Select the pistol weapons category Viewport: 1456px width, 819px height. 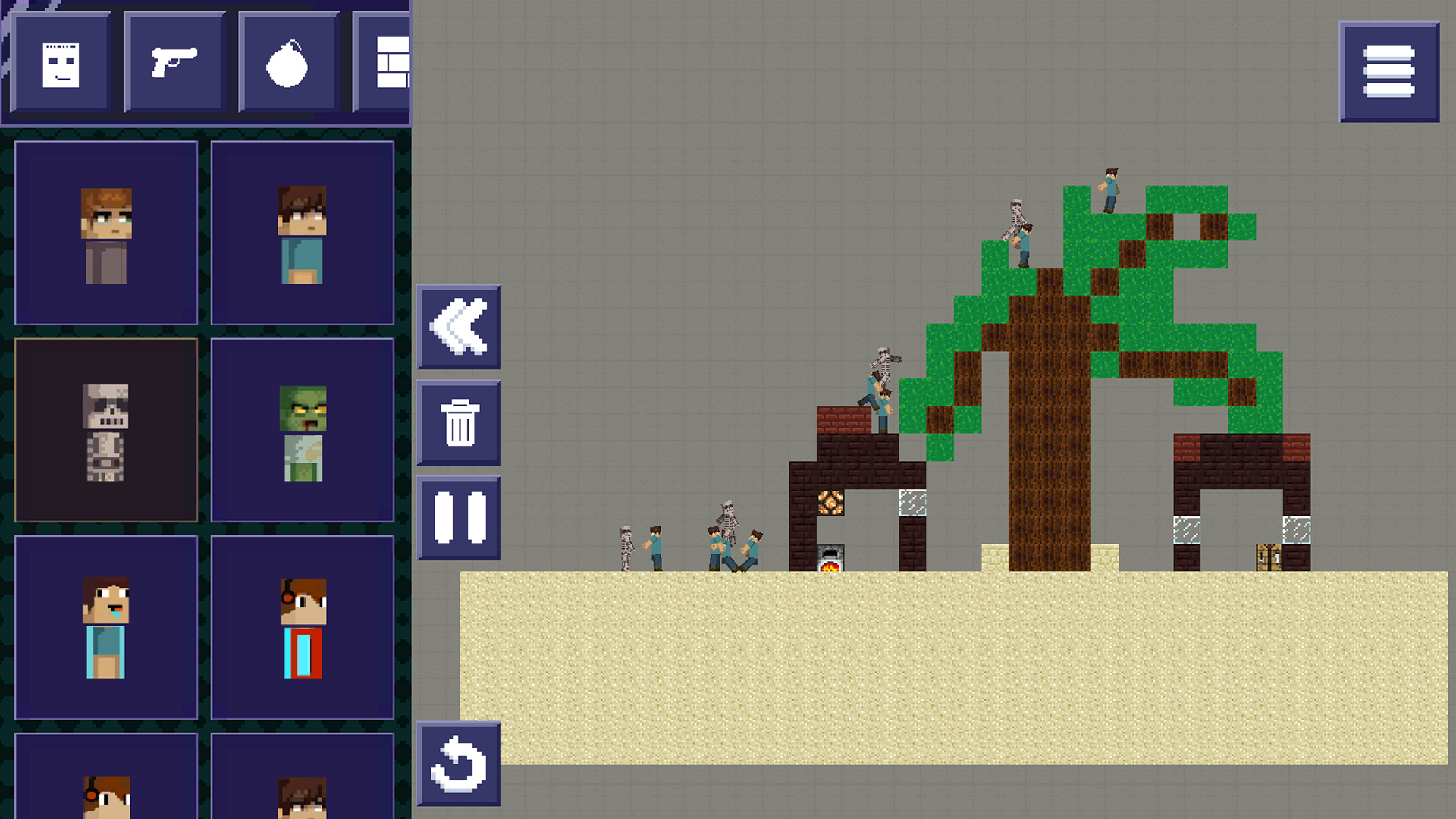tap(175, 62)
